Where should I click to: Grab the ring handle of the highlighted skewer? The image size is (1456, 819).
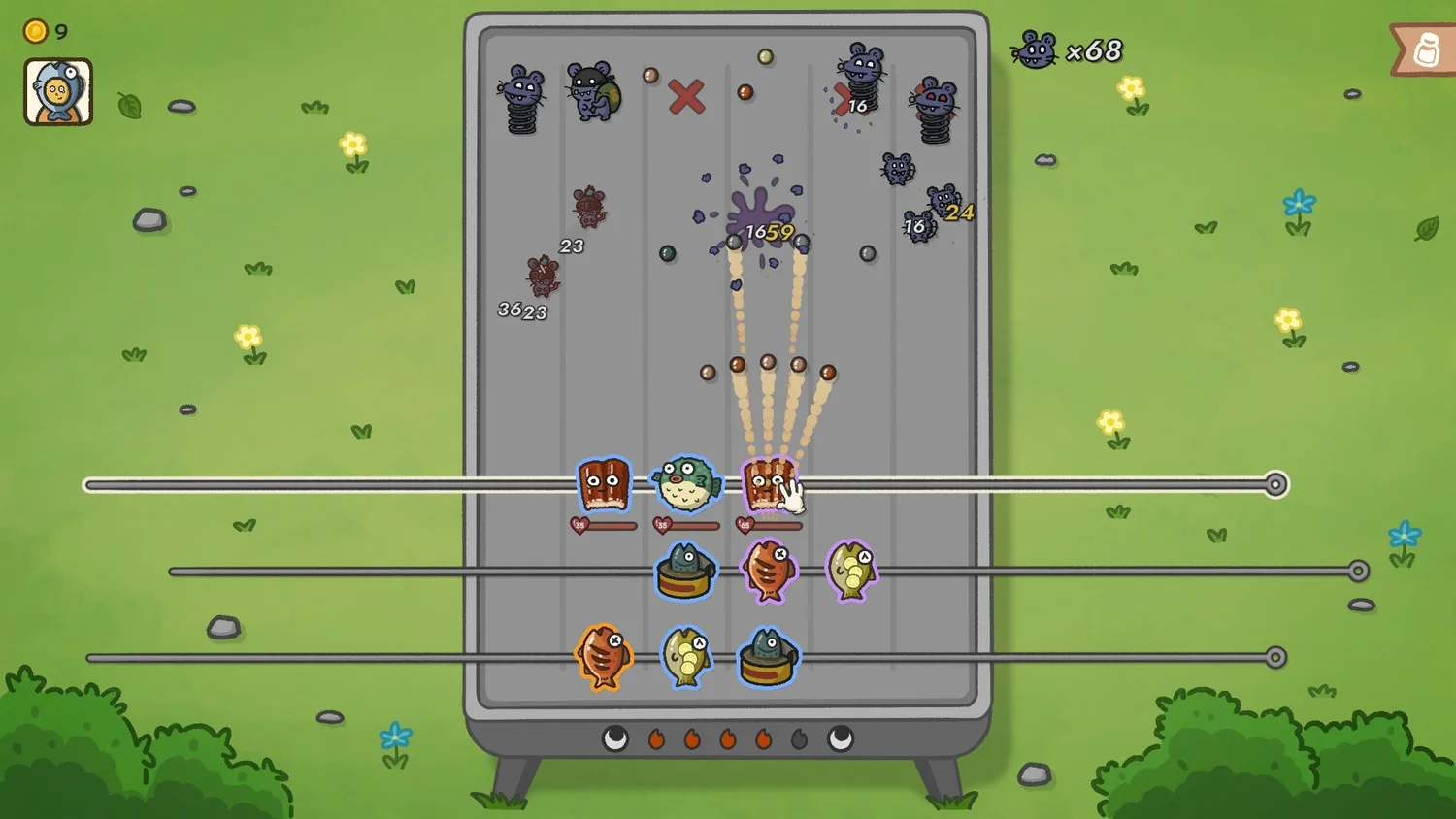[x=1276, y=484]
